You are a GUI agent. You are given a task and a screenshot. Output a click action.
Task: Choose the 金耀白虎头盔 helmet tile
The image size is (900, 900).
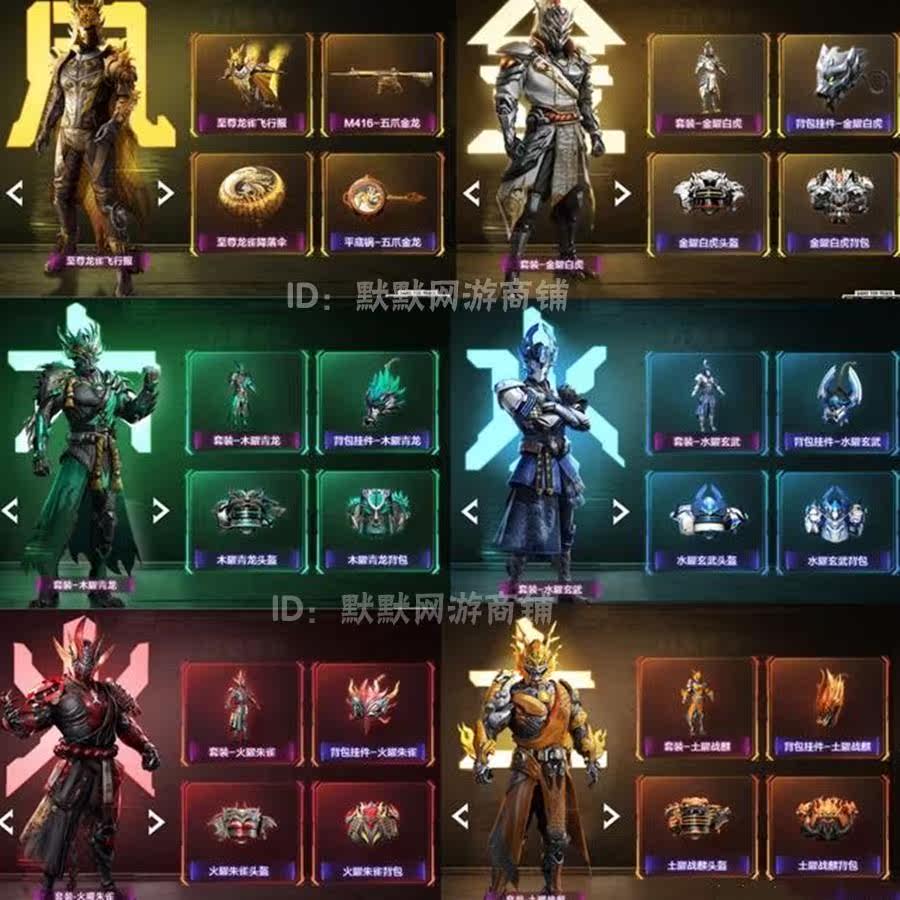708,205
